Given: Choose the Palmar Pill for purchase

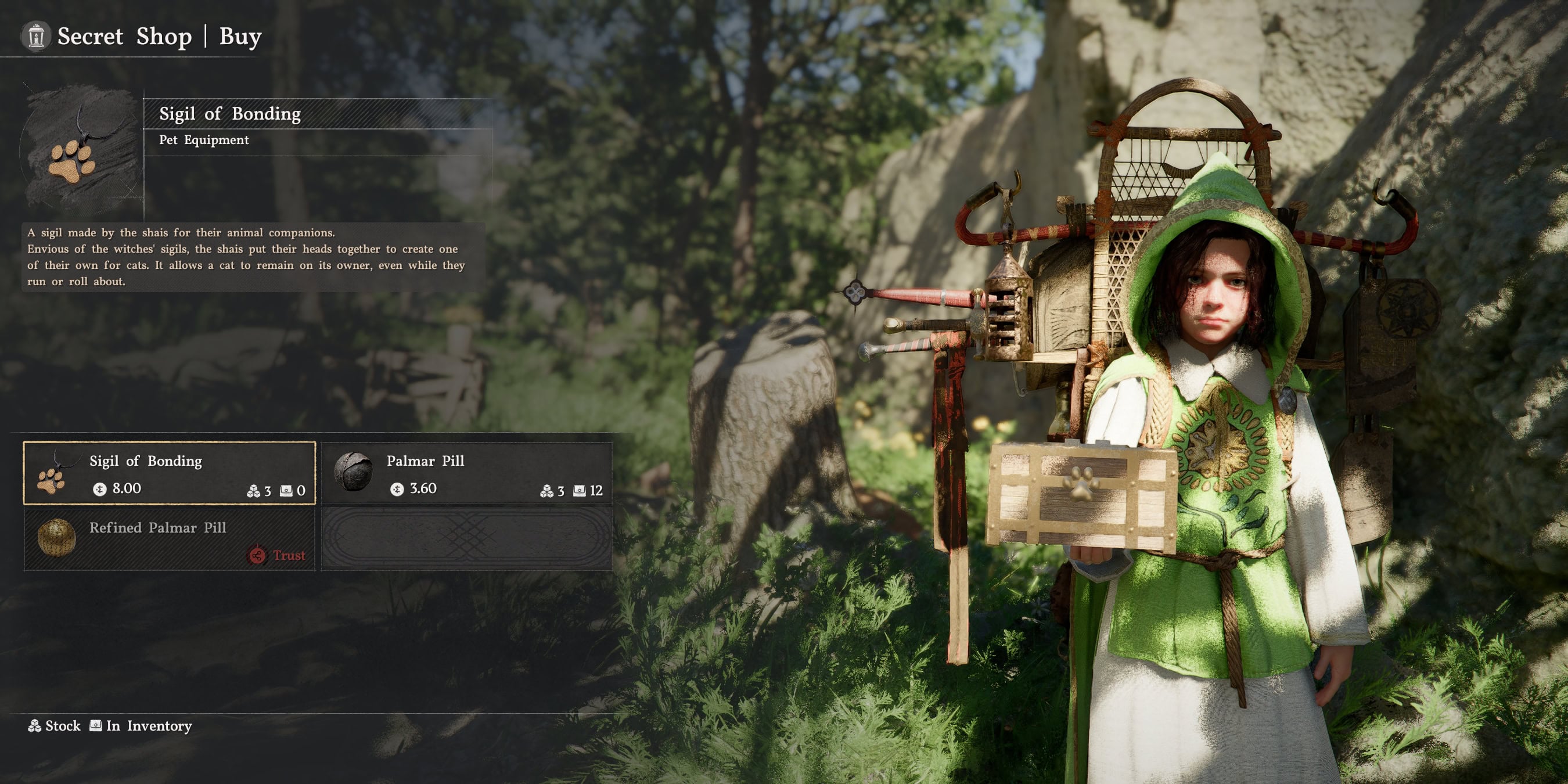Looking at the screenshot, I should click(466, 473).
